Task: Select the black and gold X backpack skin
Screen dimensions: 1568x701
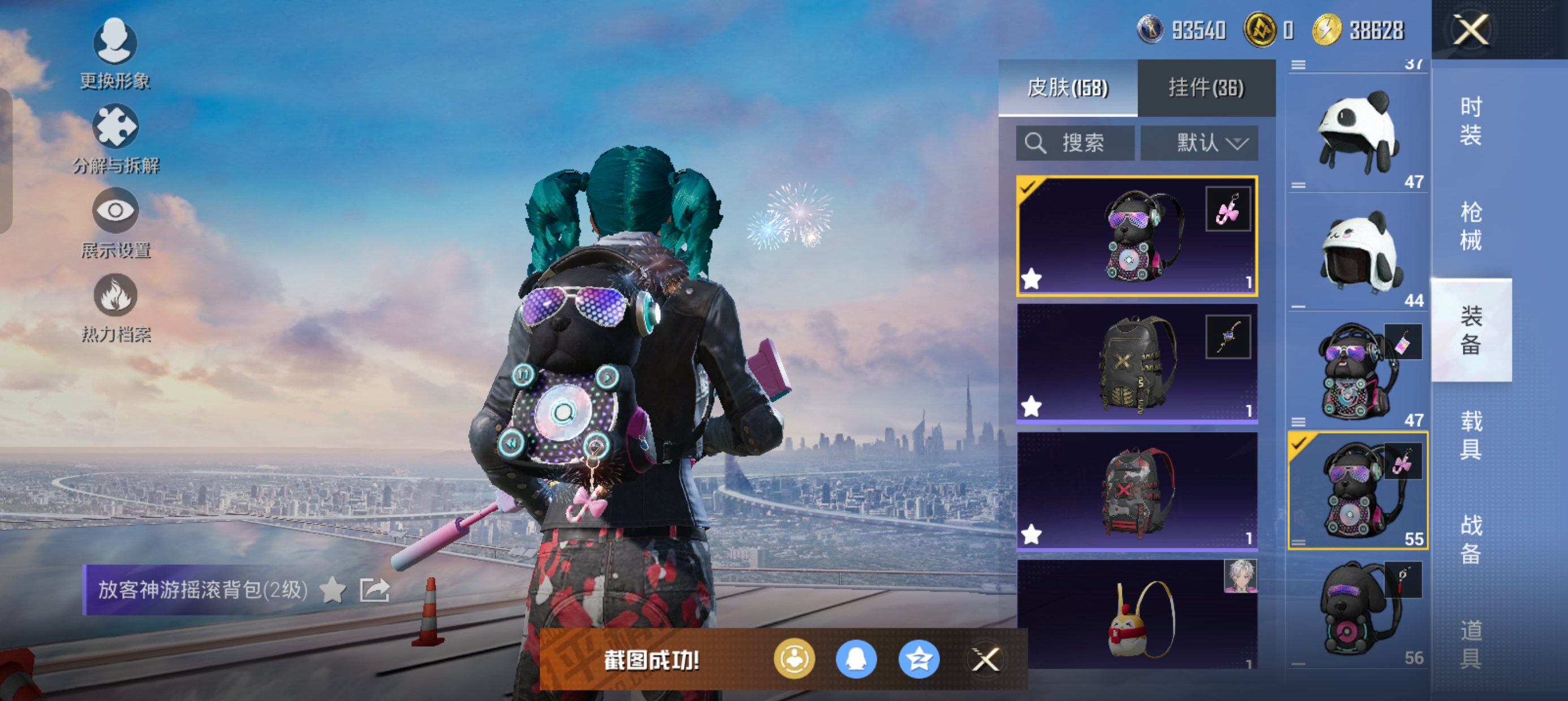Action: pos(1136,364)
